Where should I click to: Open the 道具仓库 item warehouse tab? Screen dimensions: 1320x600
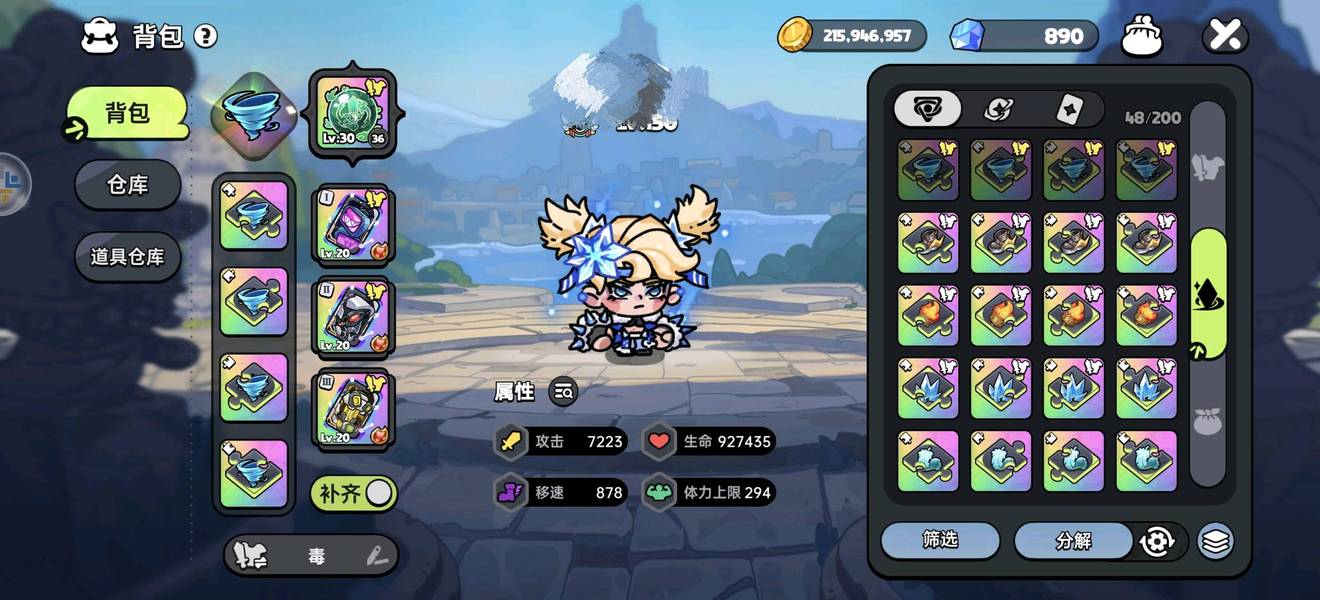127,256
